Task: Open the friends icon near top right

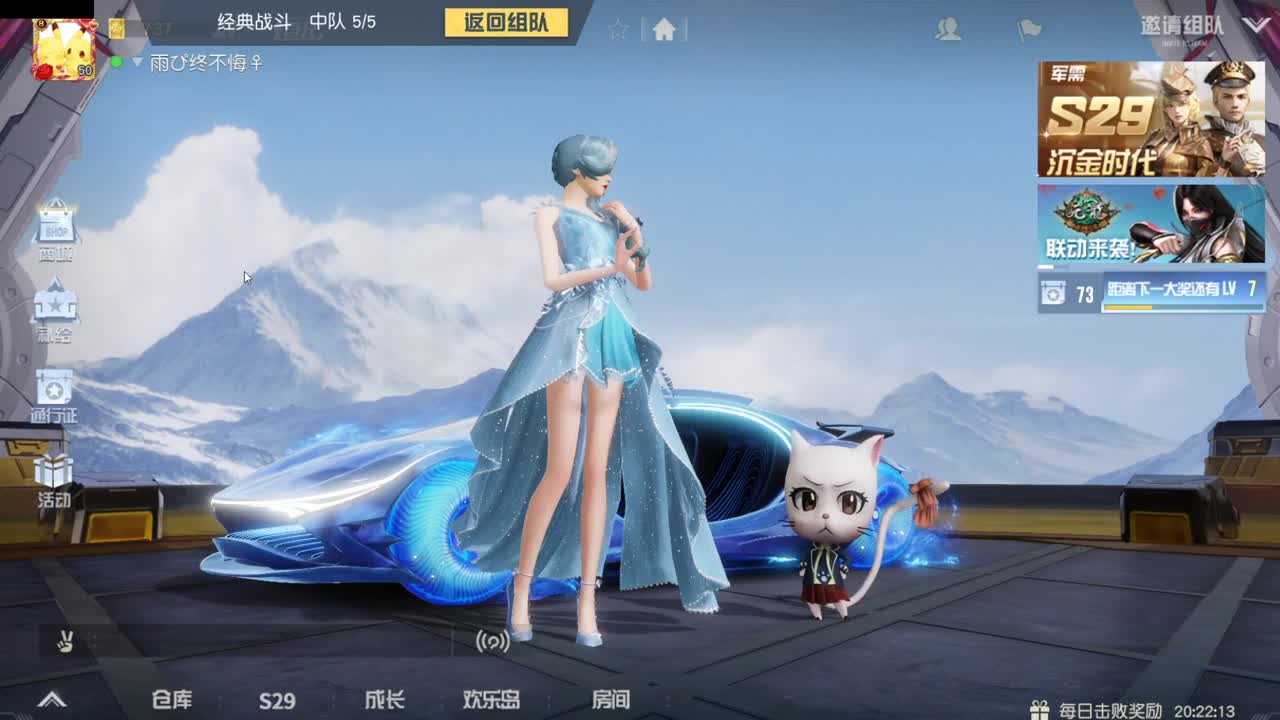Action: 950,29
